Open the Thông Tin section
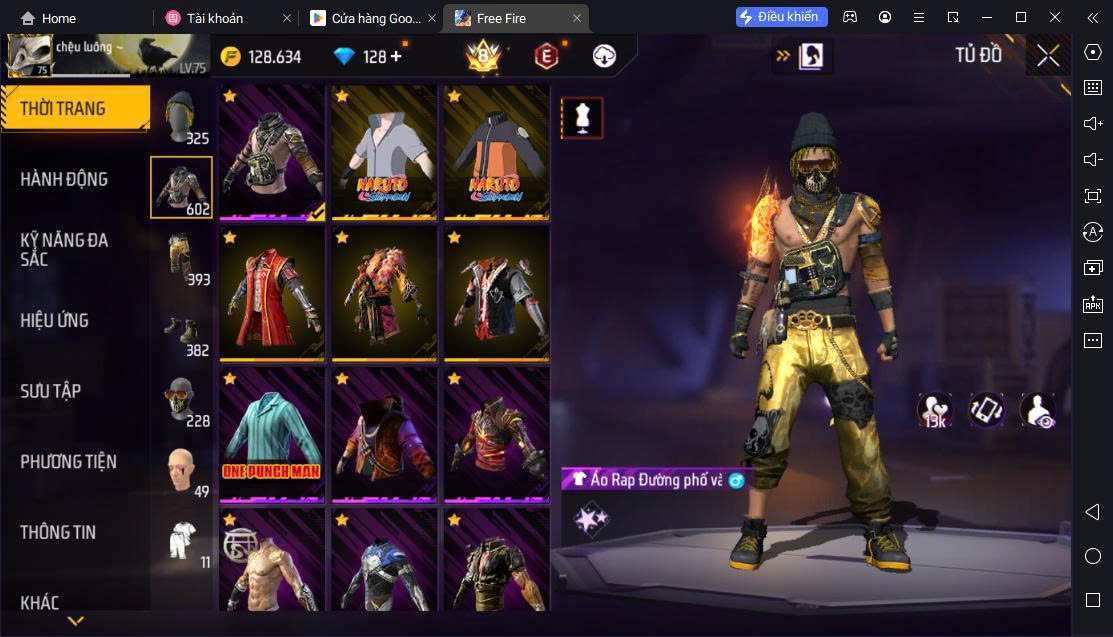The height and width of the screenshot is (637, 1113). (58, 532)
